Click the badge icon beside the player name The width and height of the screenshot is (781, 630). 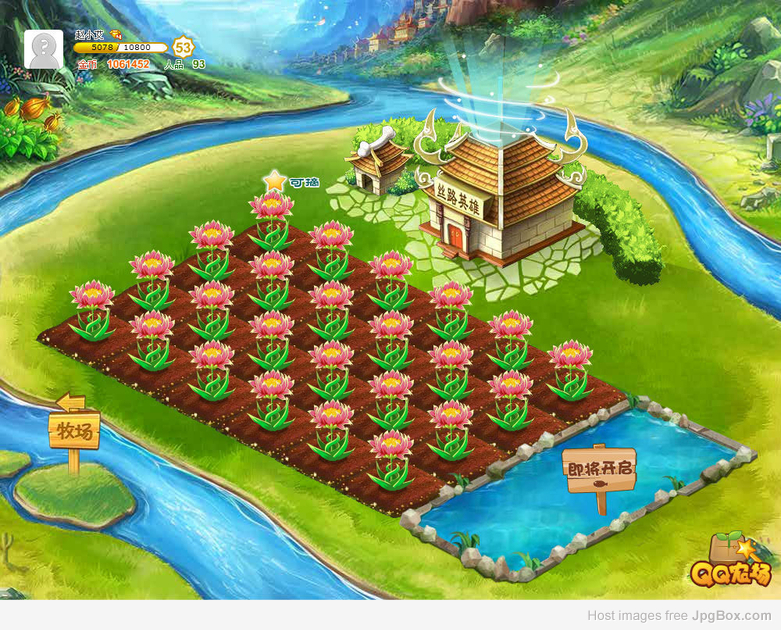(116, 35)
